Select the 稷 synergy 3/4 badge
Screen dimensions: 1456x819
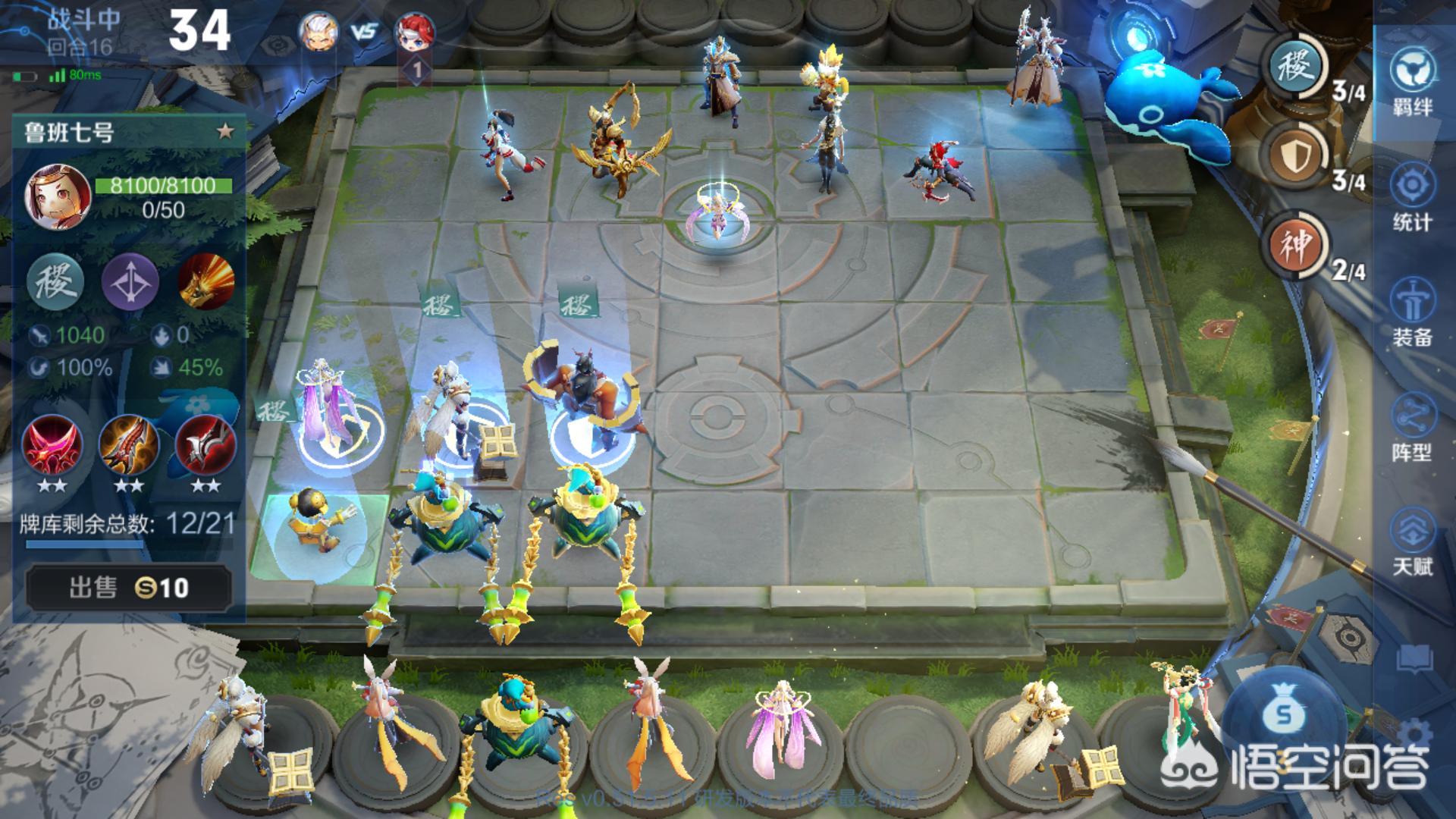tap(1297, 68)
